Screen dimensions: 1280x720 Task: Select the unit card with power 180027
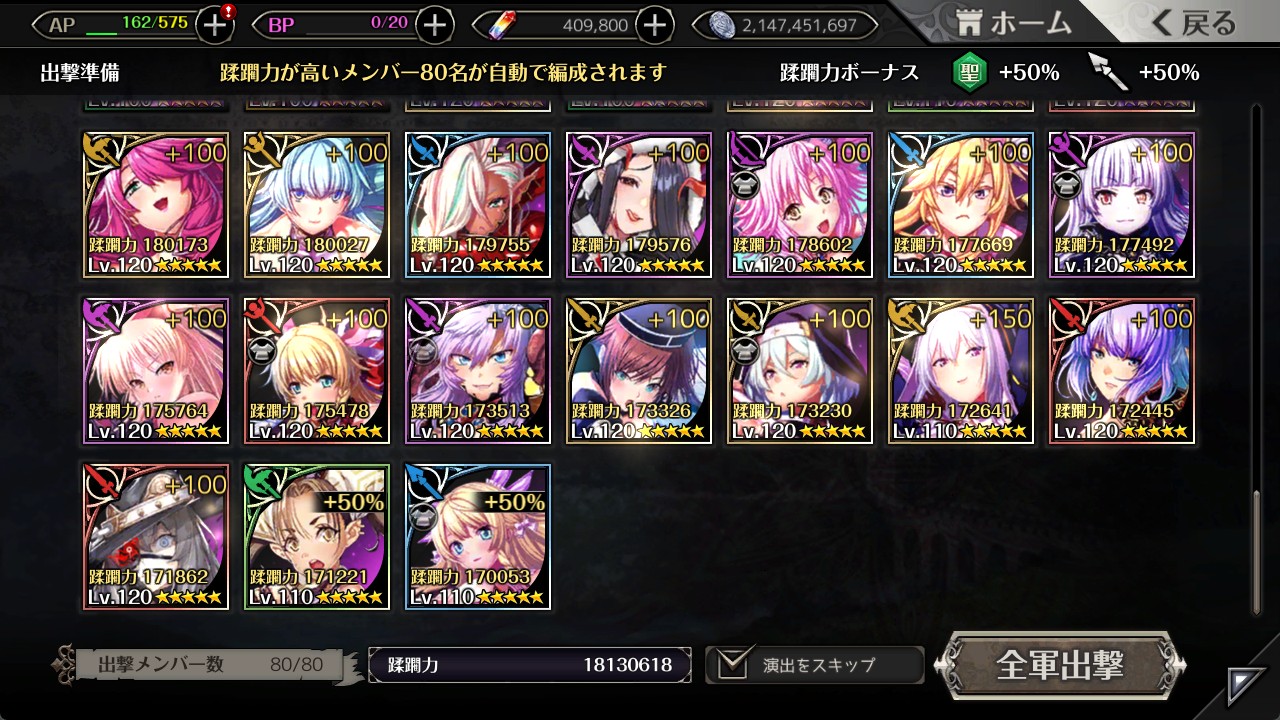[x=317, y=205]
